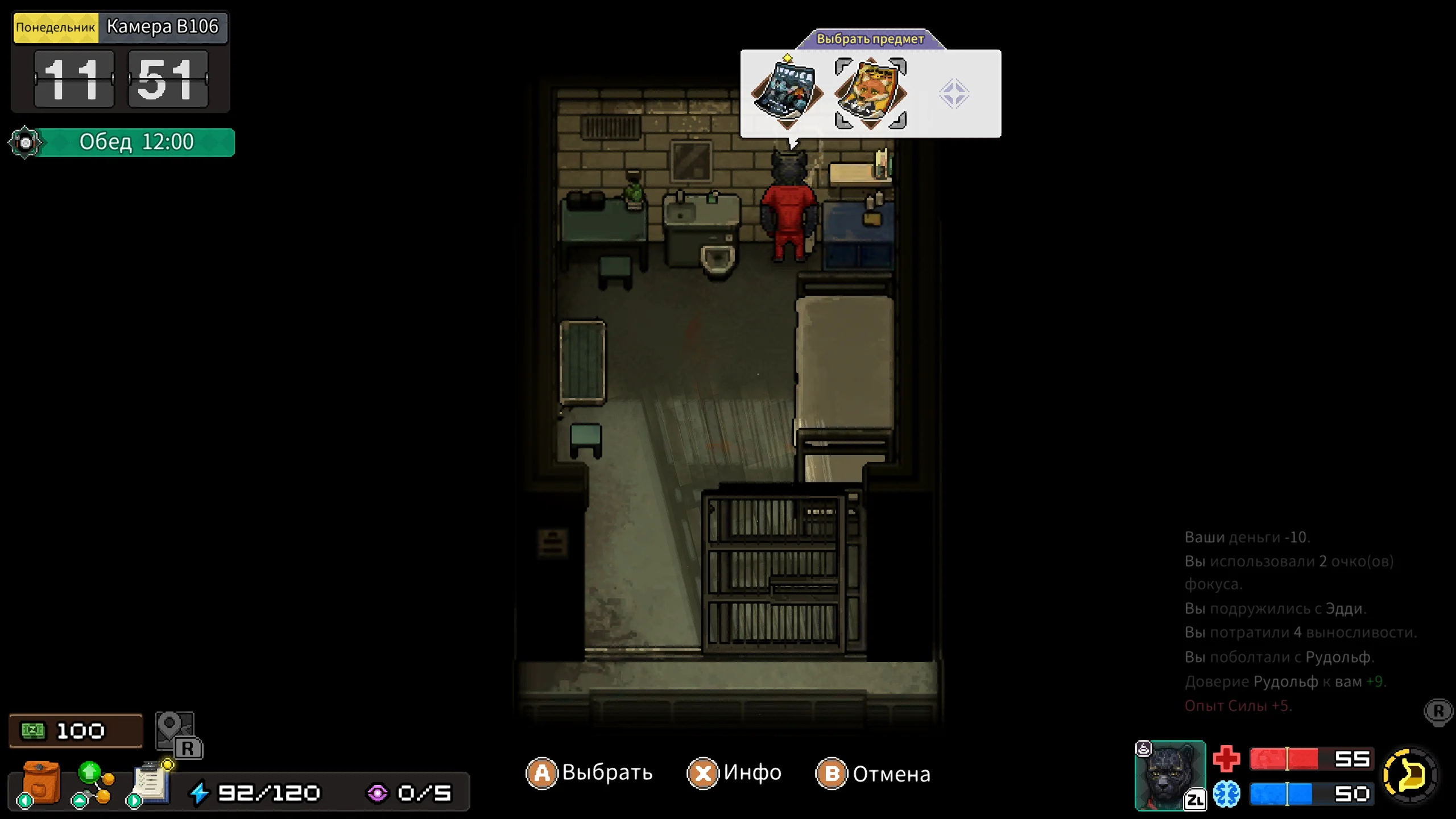
Task: Open the orange backpack inventory
Action: pyautogui.click(x=41, y=784)
